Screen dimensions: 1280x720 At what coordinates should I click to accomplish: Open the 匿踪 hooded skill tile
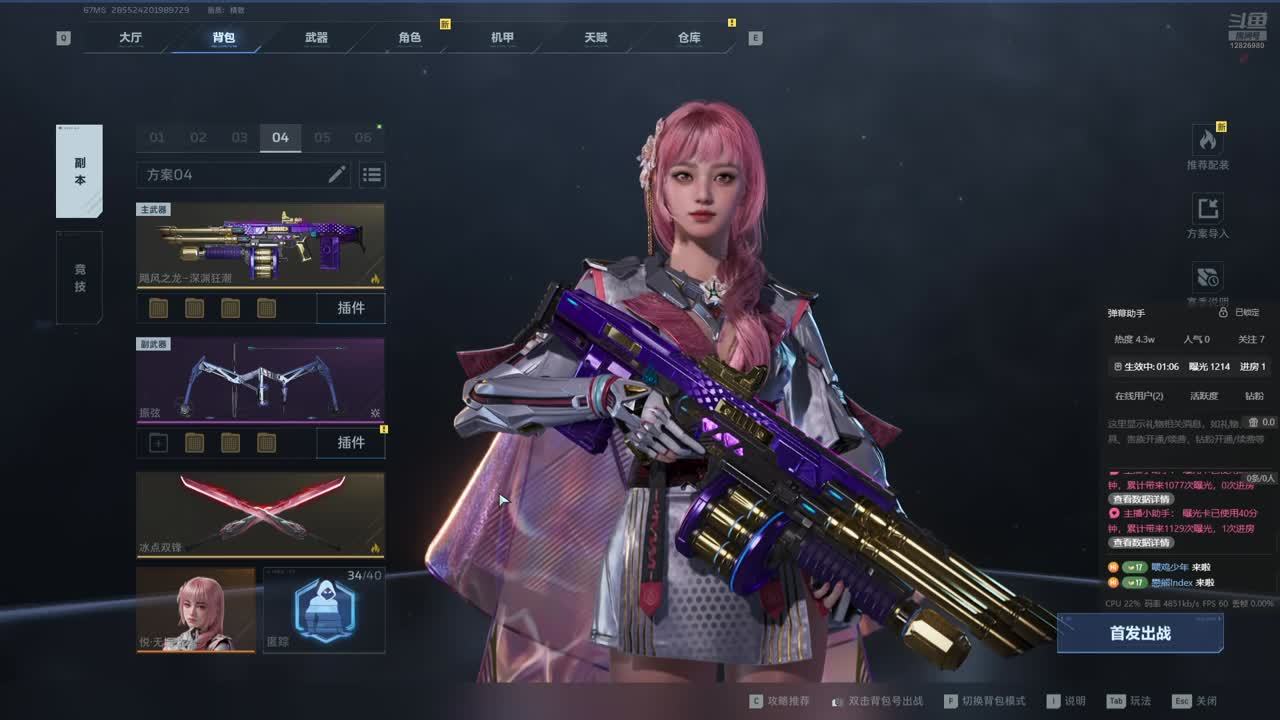tap(324, 609)
